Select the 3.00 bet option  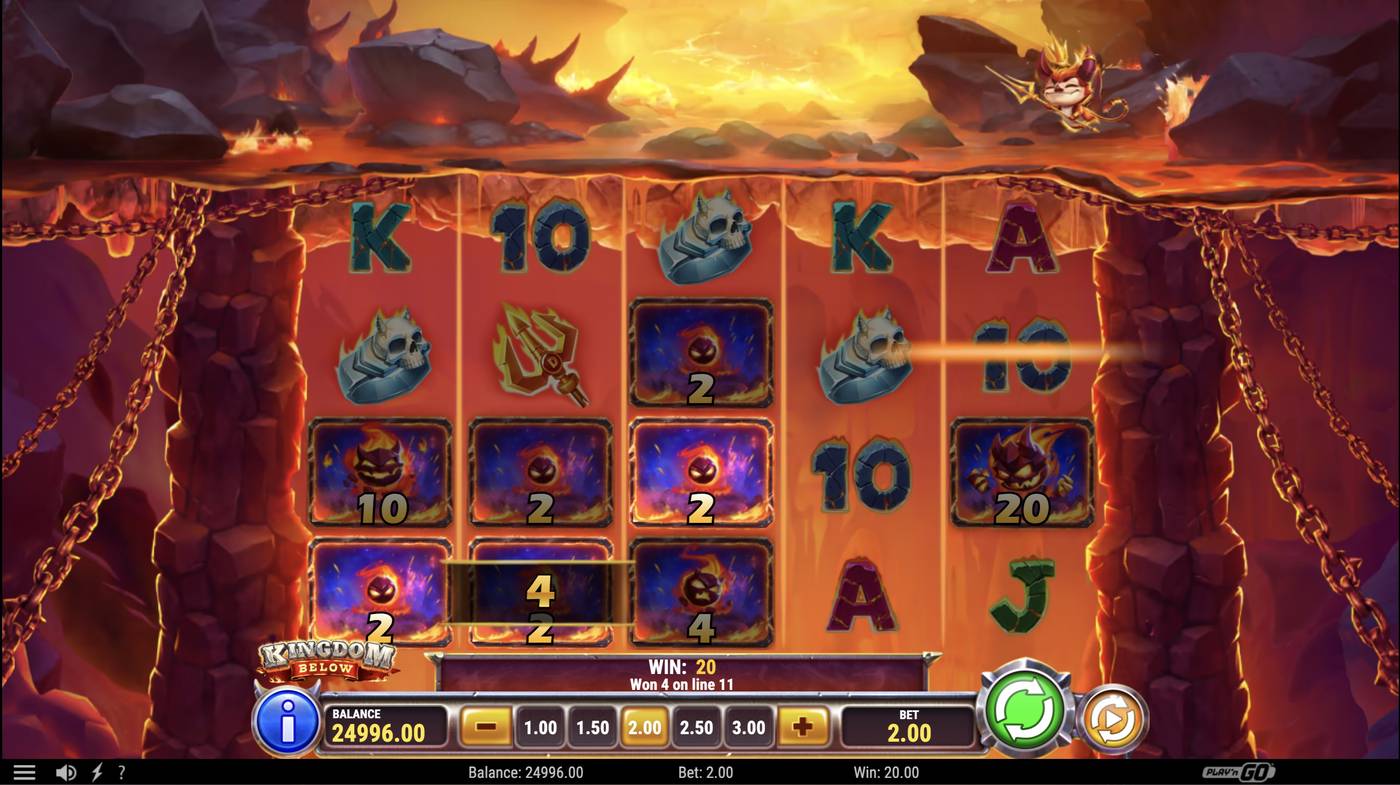point(749,727)
